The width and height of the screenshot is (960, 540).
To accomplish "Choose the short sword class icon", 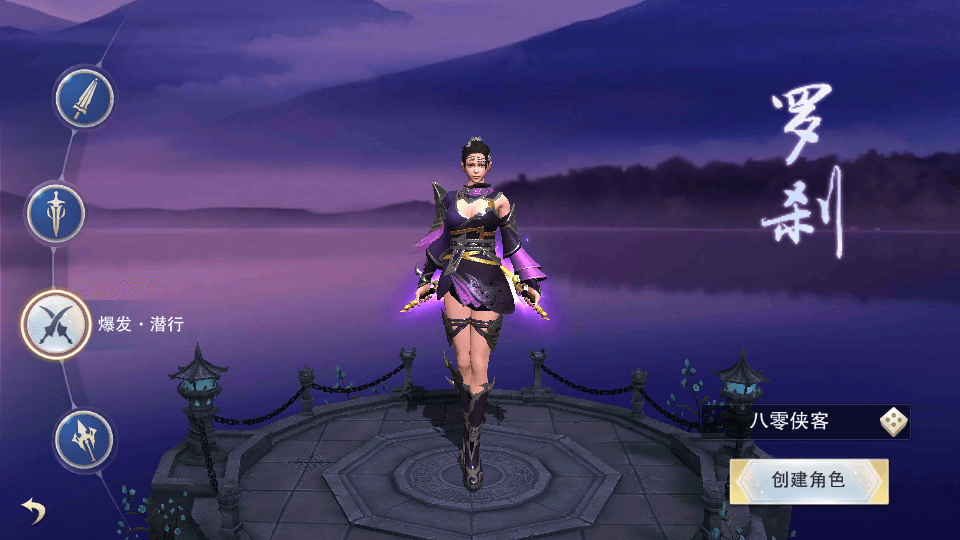I will (56, 213).
